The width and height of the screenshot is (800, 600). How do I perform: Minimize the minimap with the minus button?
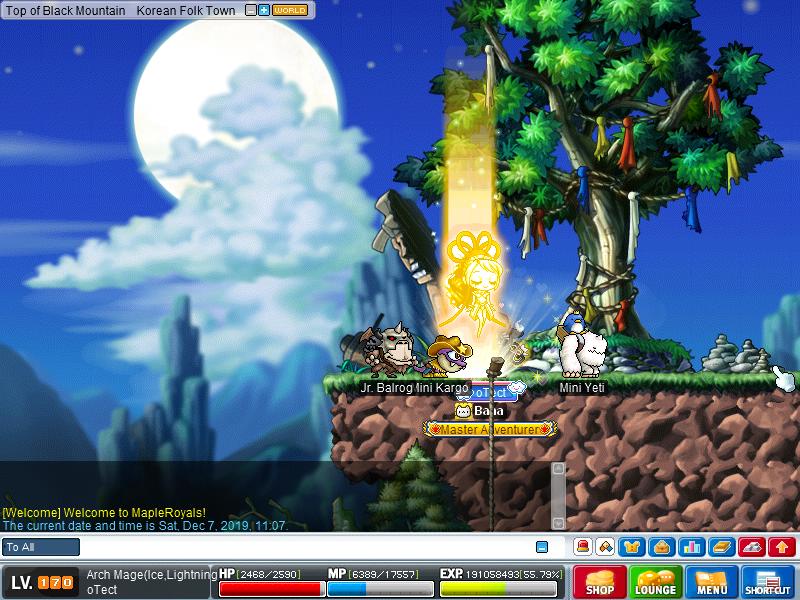(251, 10)
